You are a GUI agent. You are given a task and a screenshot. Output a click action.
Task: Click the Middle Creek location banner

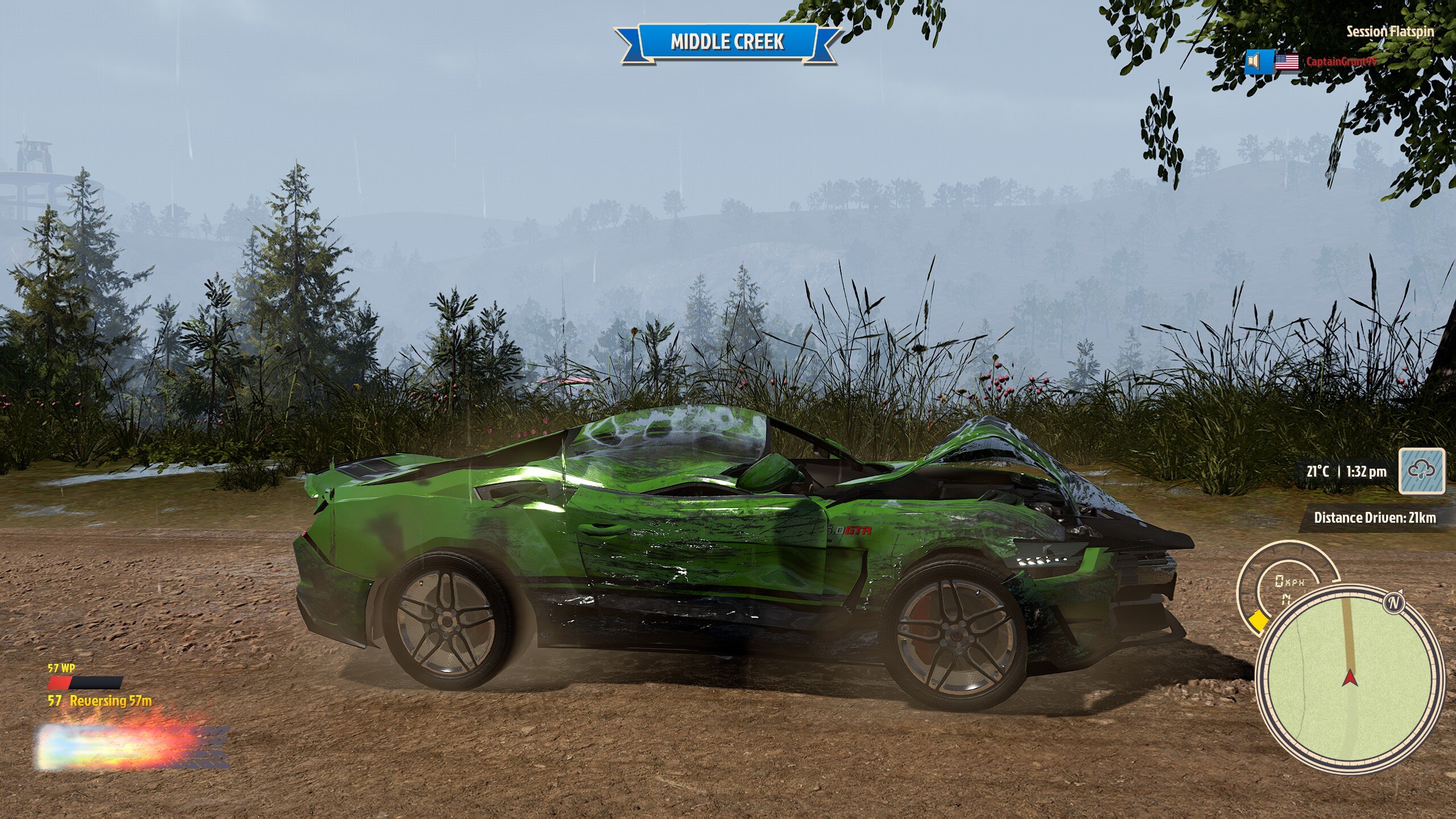coord(727,42)
